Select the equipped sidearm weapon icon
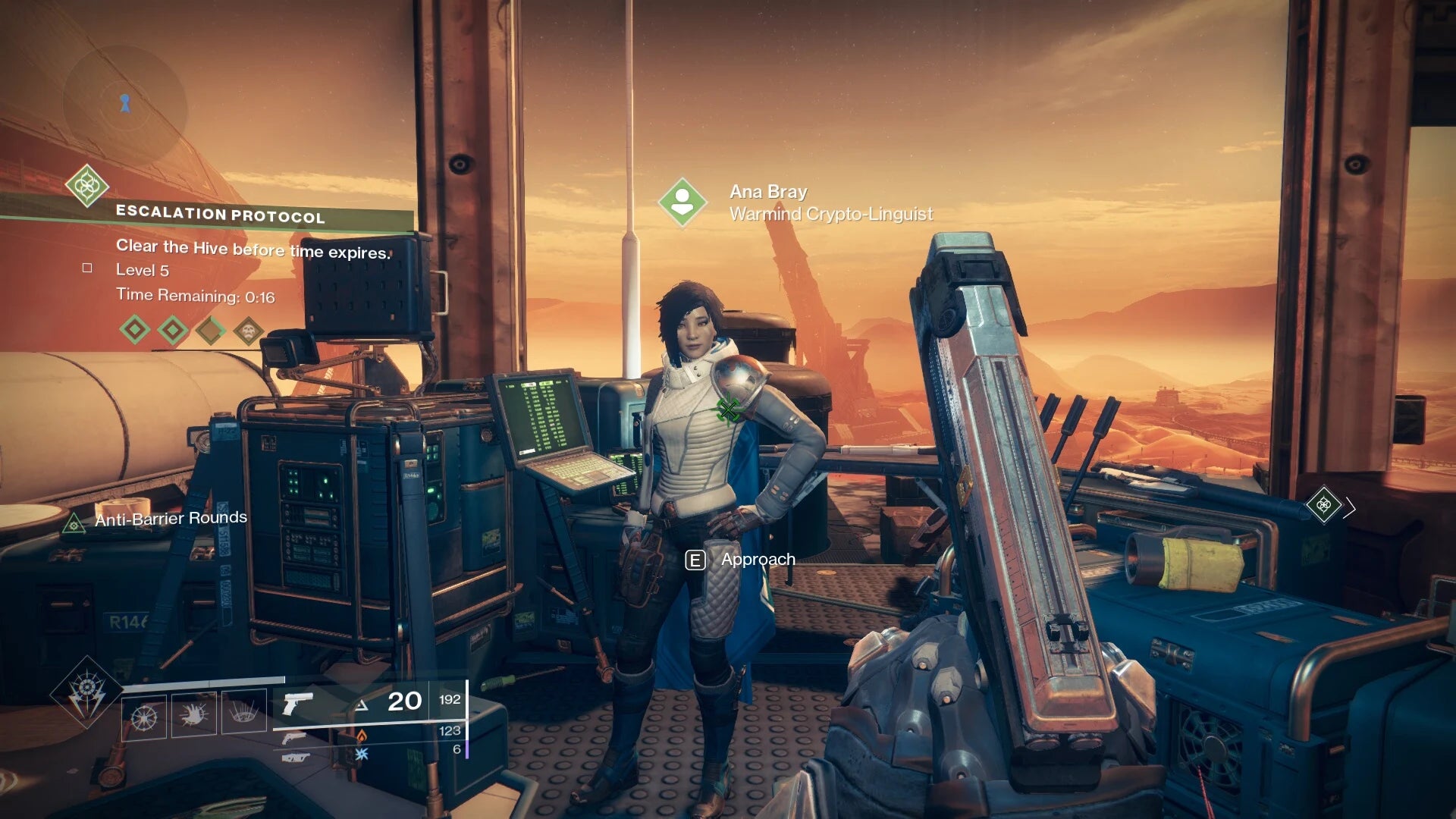 pyautogui.click(x=297, y=704)
